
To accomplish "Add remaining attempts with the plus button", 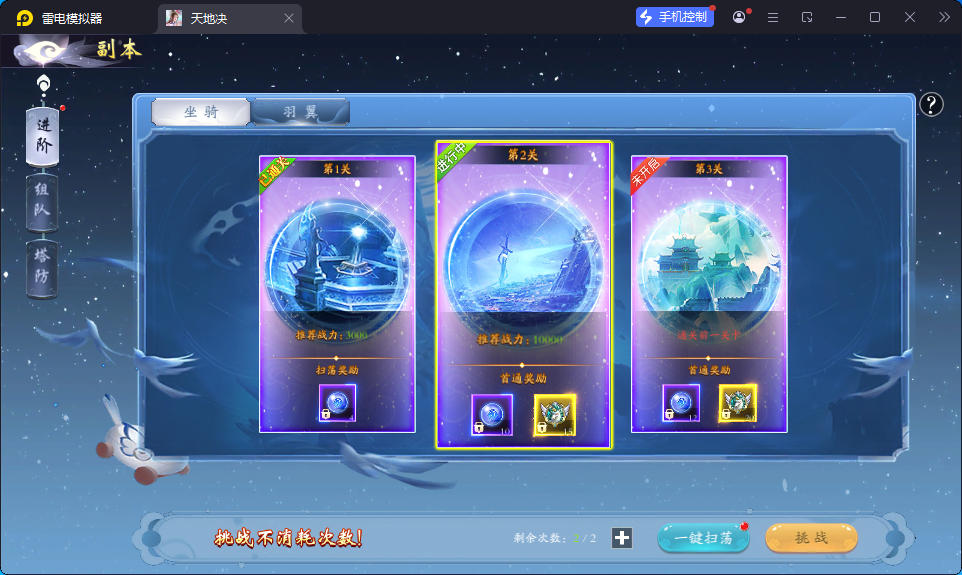I will [622, 538].
